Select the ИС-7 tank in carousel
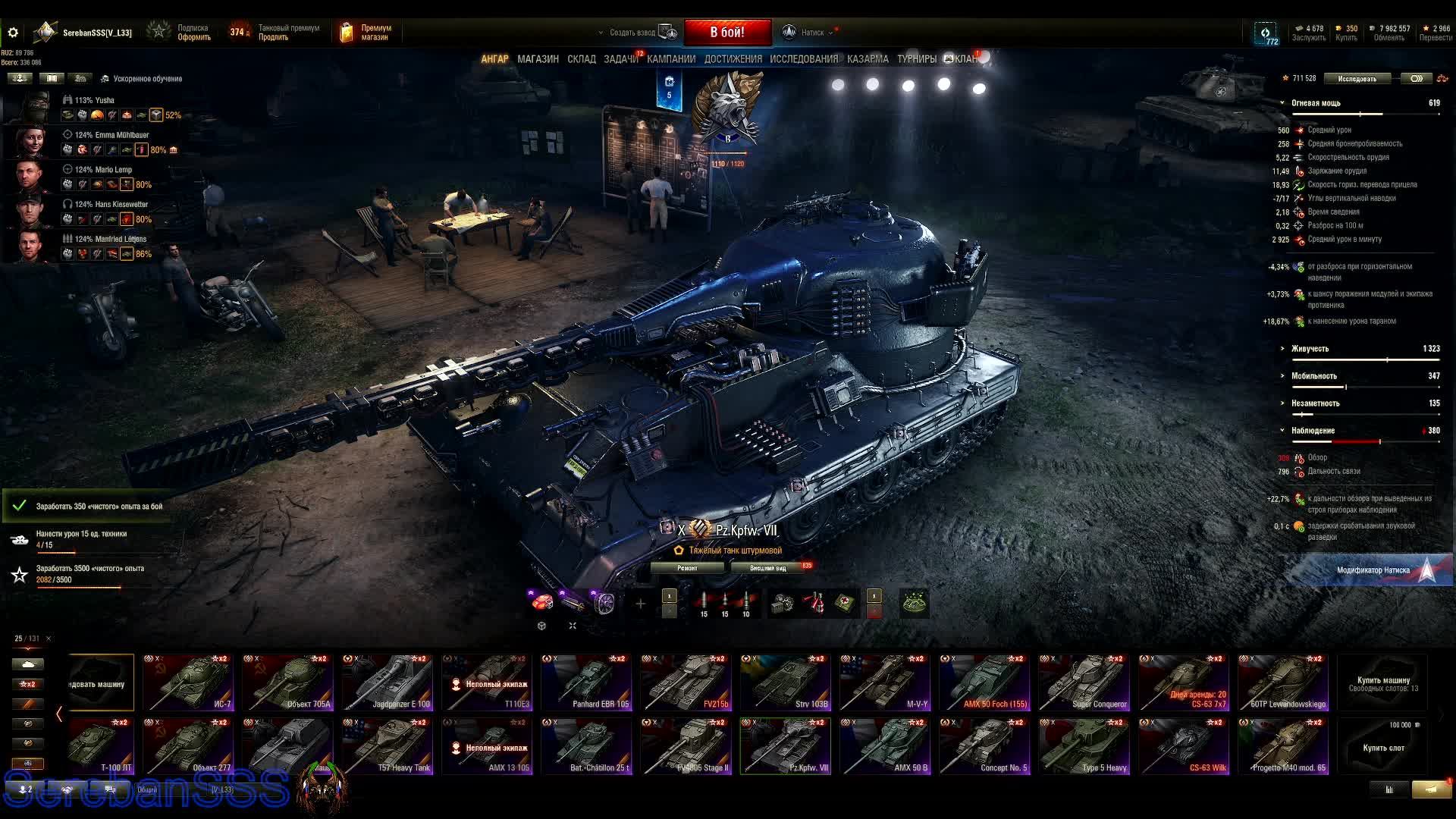 [x=188, y=683]
